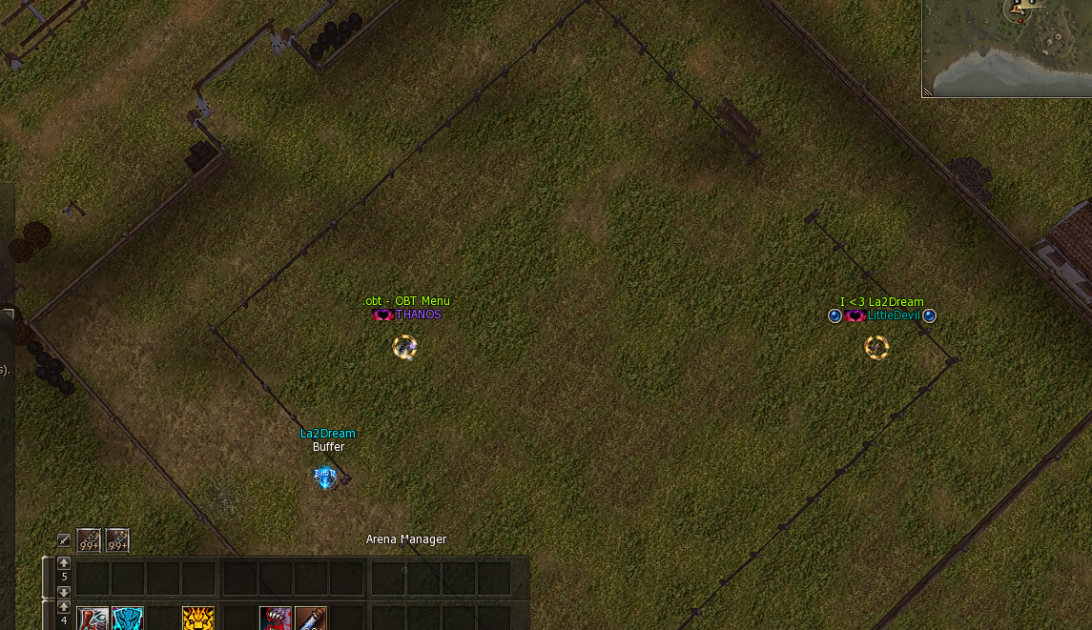Use the cyan beast face skill

(x=127, y=619)
